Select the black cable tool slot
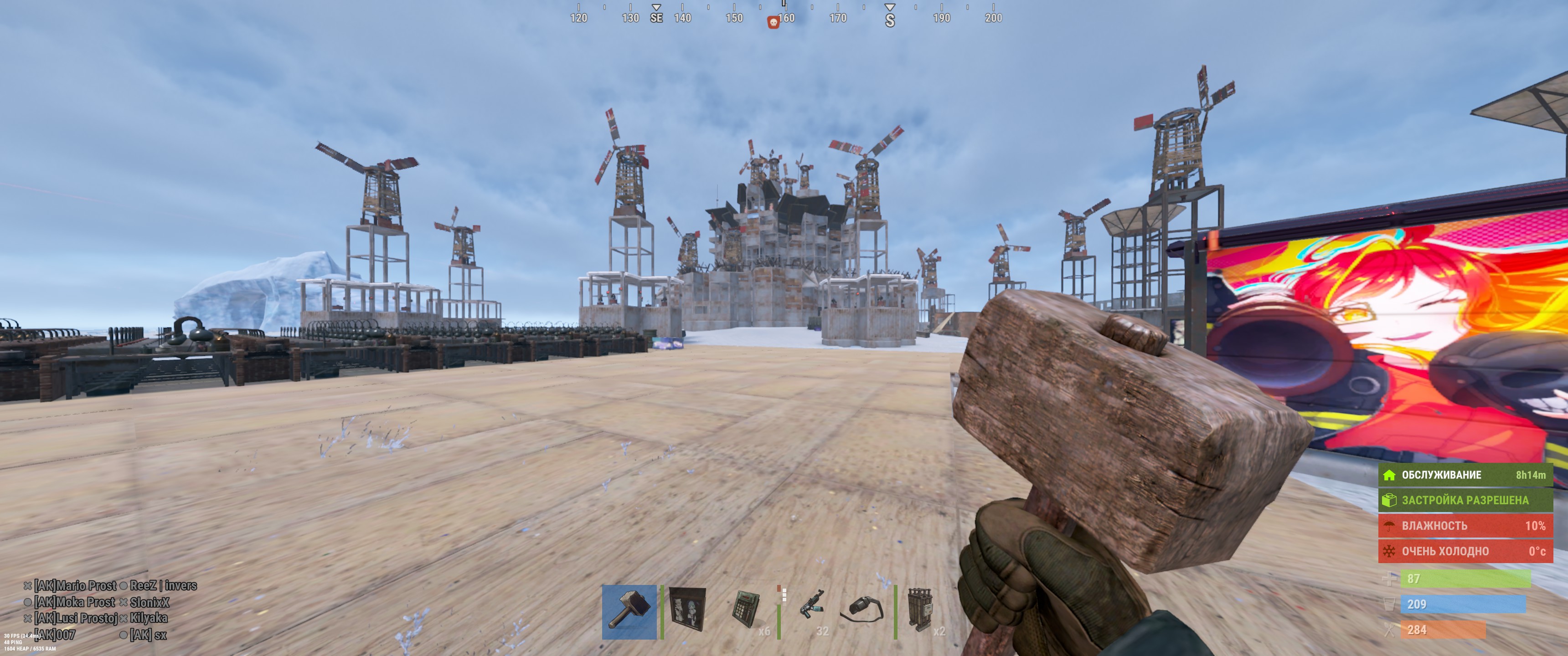 point(863,611)
